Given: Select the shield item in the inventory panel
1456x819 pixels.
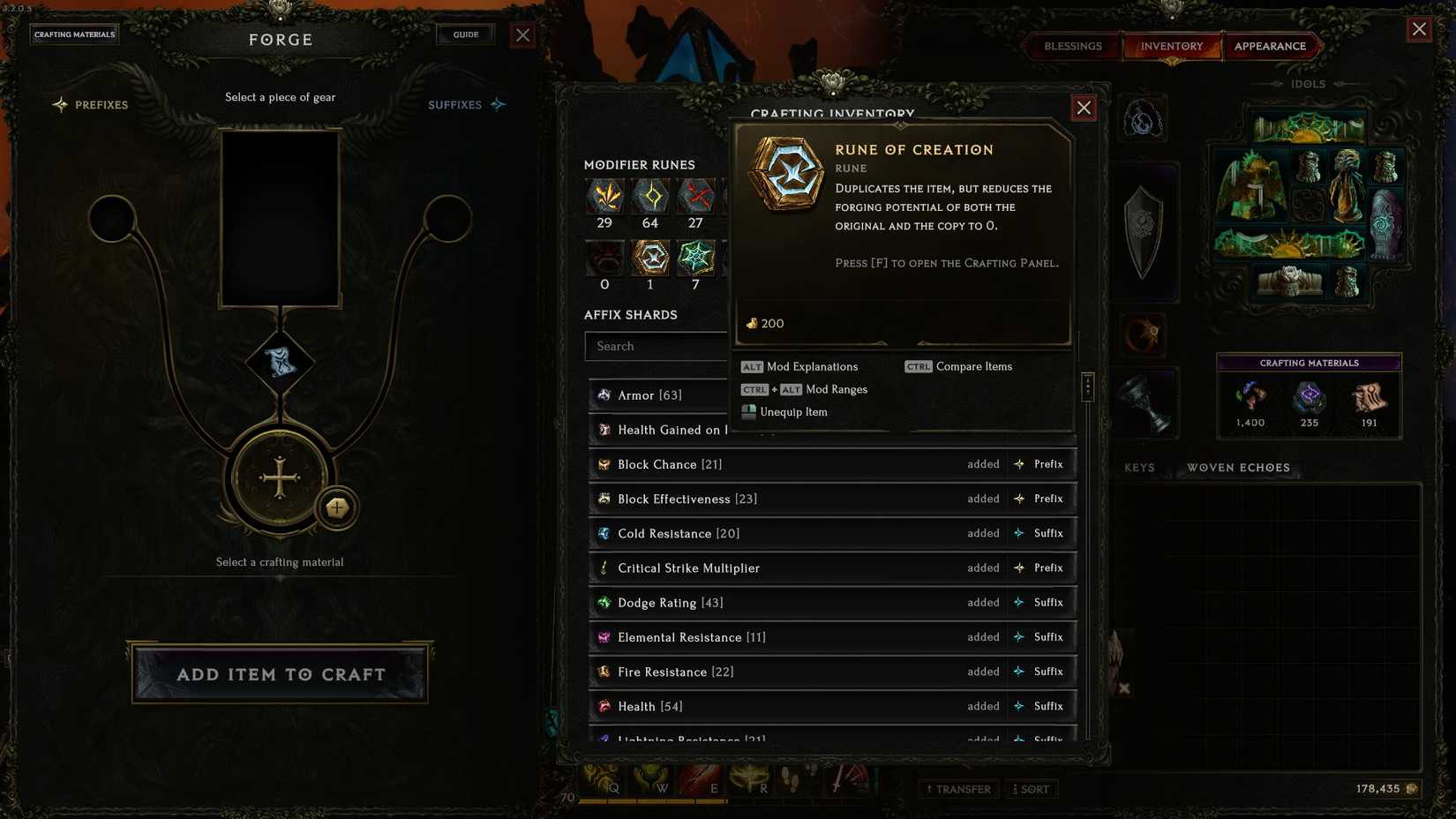Looking at the screenshot, I should (x=1144, y=231).
